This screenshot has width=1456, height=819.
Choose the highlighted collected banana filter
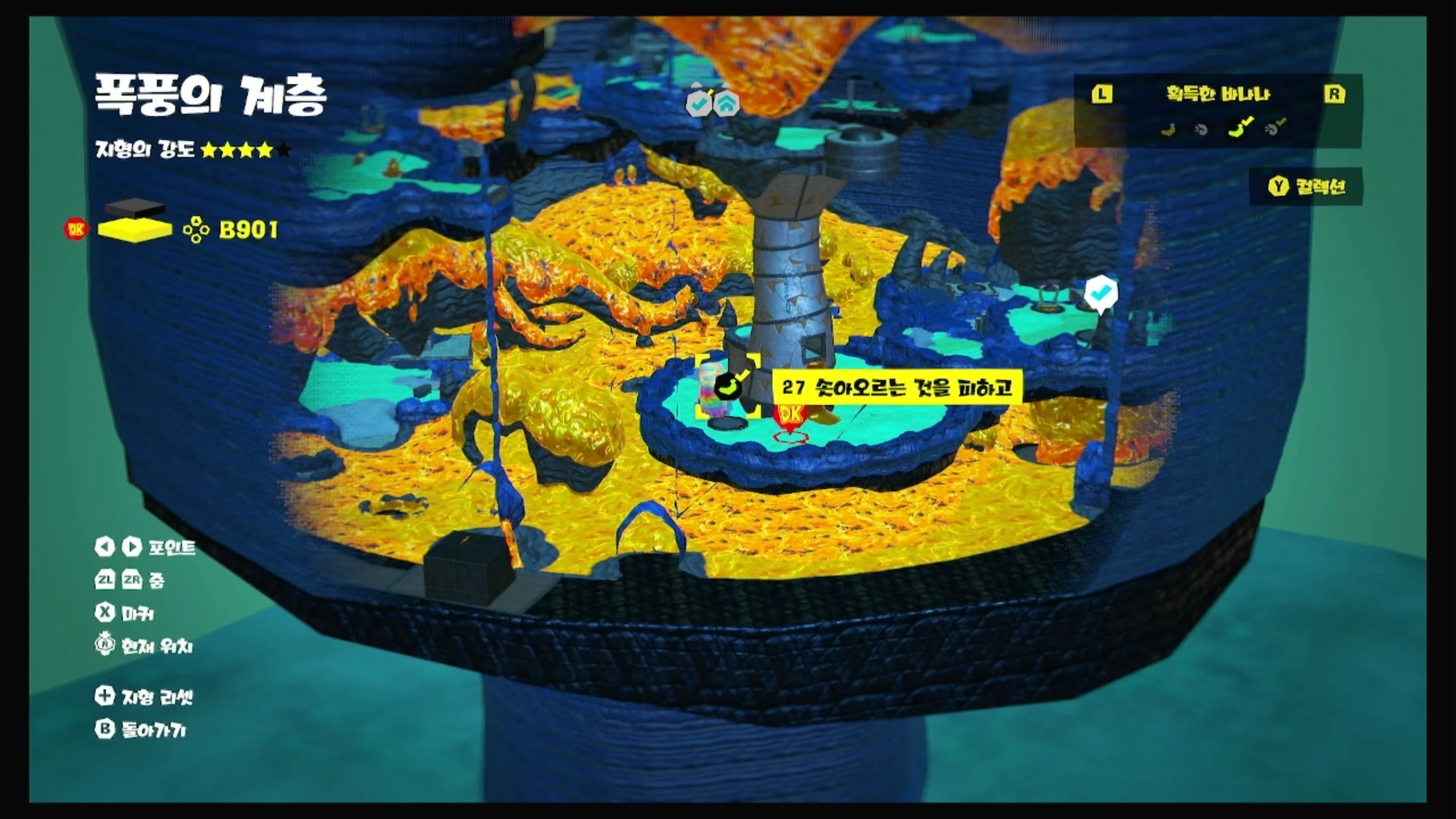pos(1237,129)
